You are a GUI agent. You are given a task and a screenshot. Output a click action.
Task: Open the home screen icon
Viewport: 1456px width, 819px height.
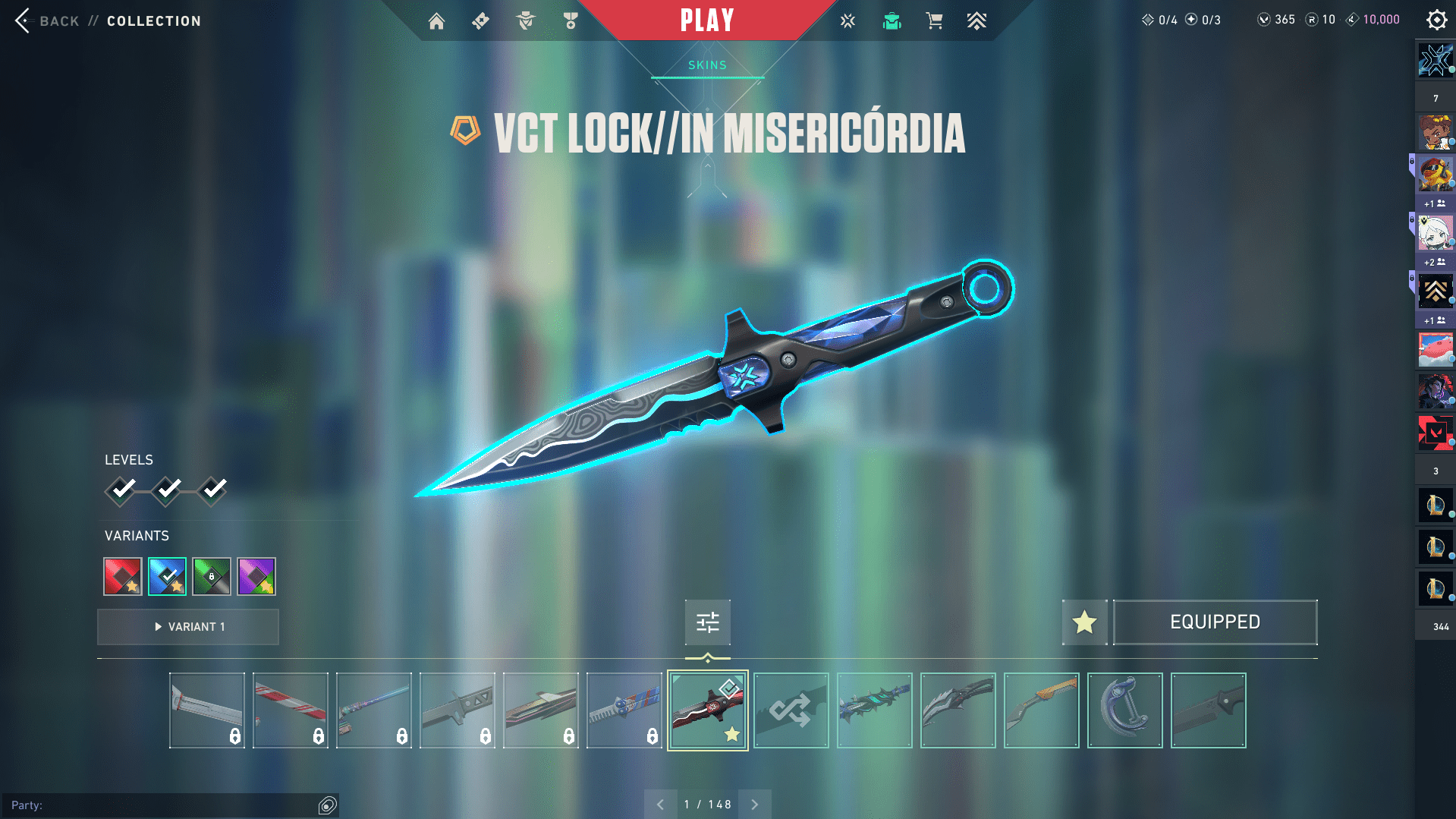pyautogui.click(x=436, y=21)
